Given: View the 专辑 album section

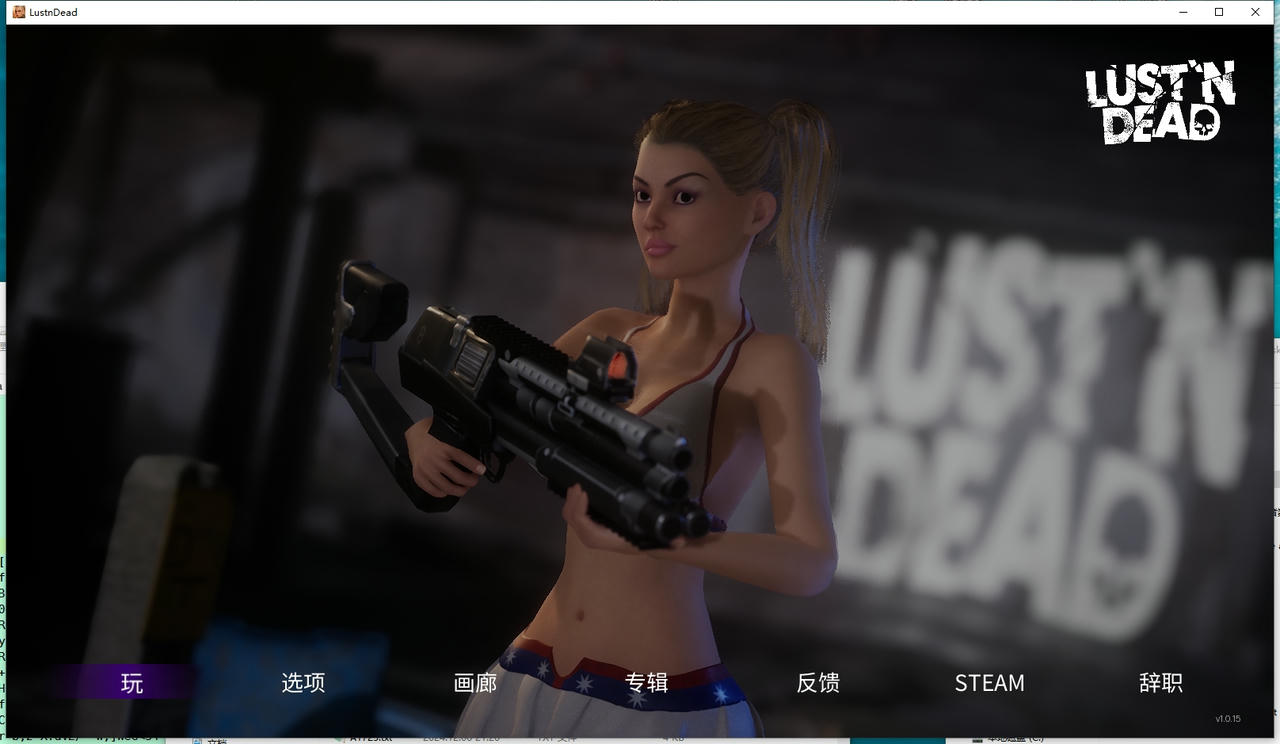Looking at the screenshot, I should coord(646,683).
